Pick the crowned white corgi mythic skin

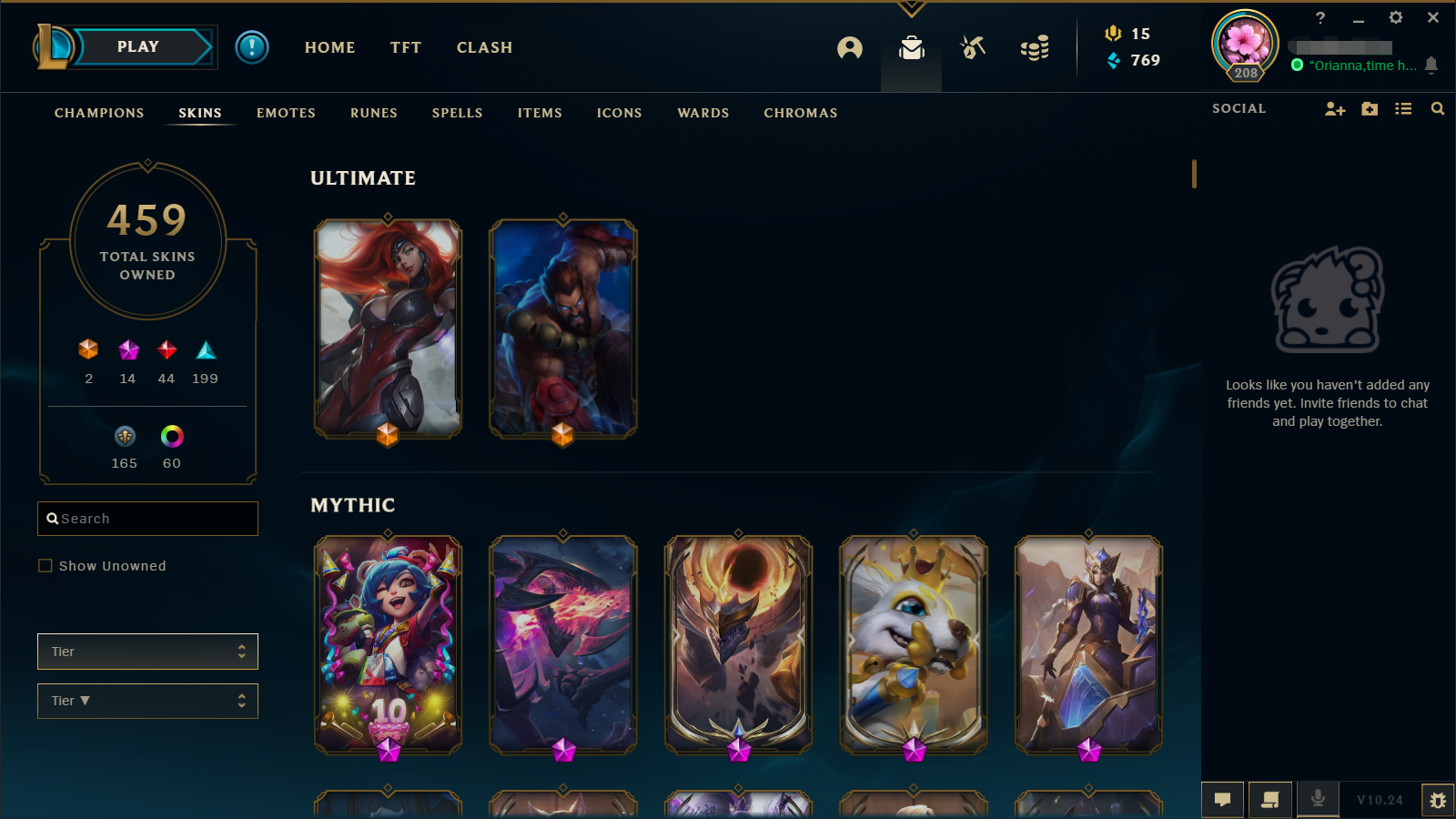(x=914, y=644)
